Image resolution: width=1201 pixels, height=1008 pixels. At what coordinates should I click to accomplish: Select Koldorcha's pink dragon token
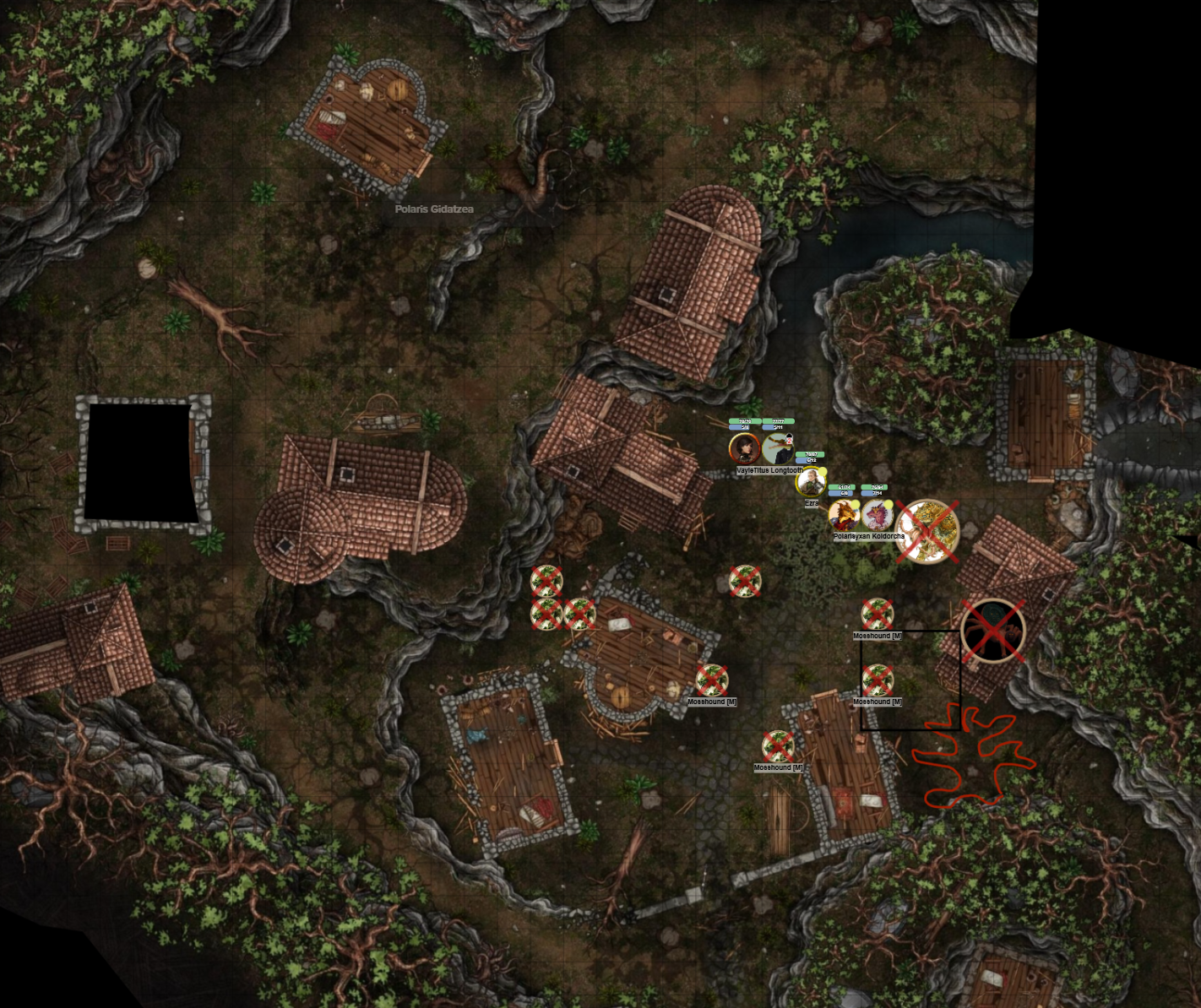(878, 516)
